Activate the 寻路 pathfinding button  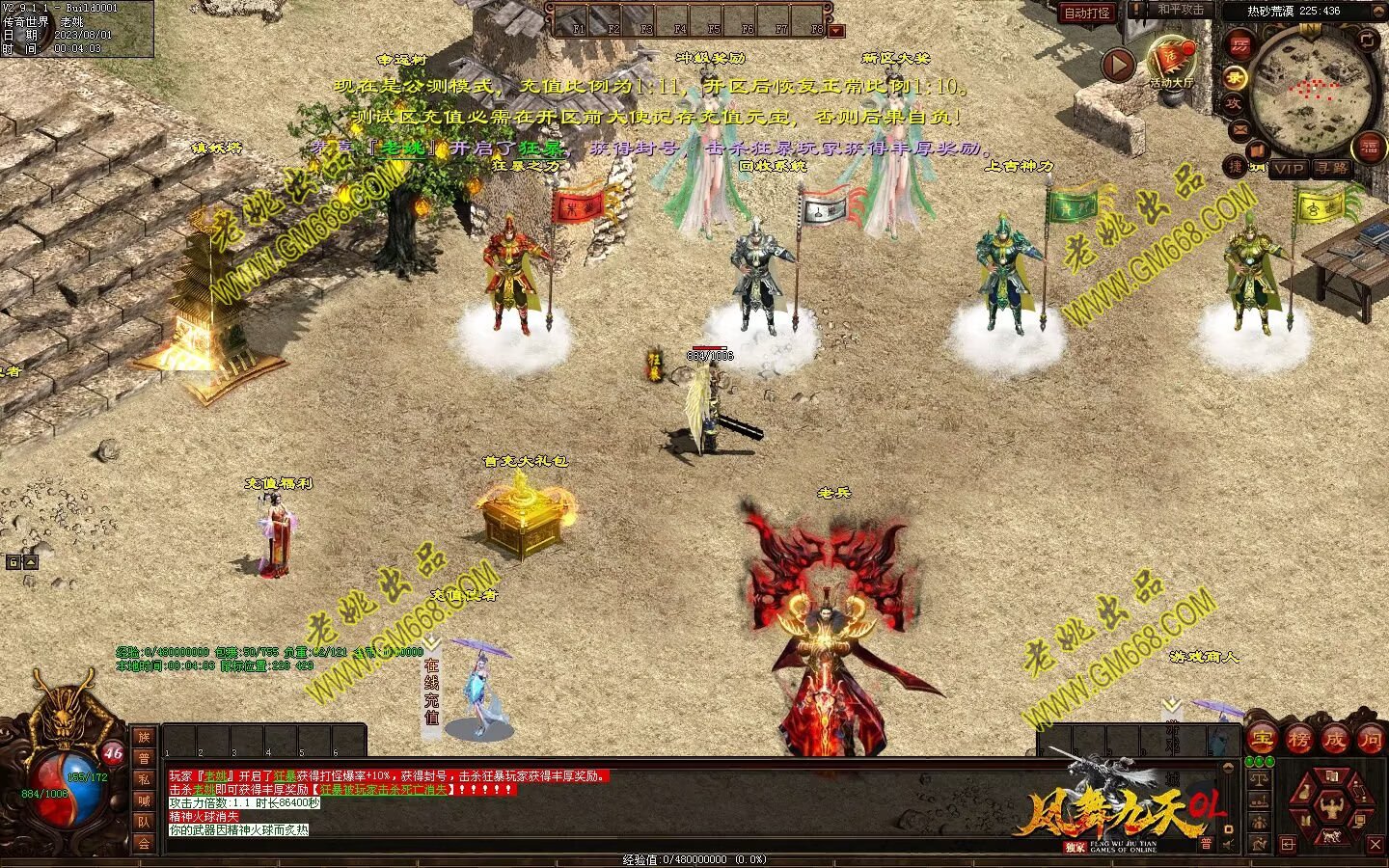[1332, 169]
